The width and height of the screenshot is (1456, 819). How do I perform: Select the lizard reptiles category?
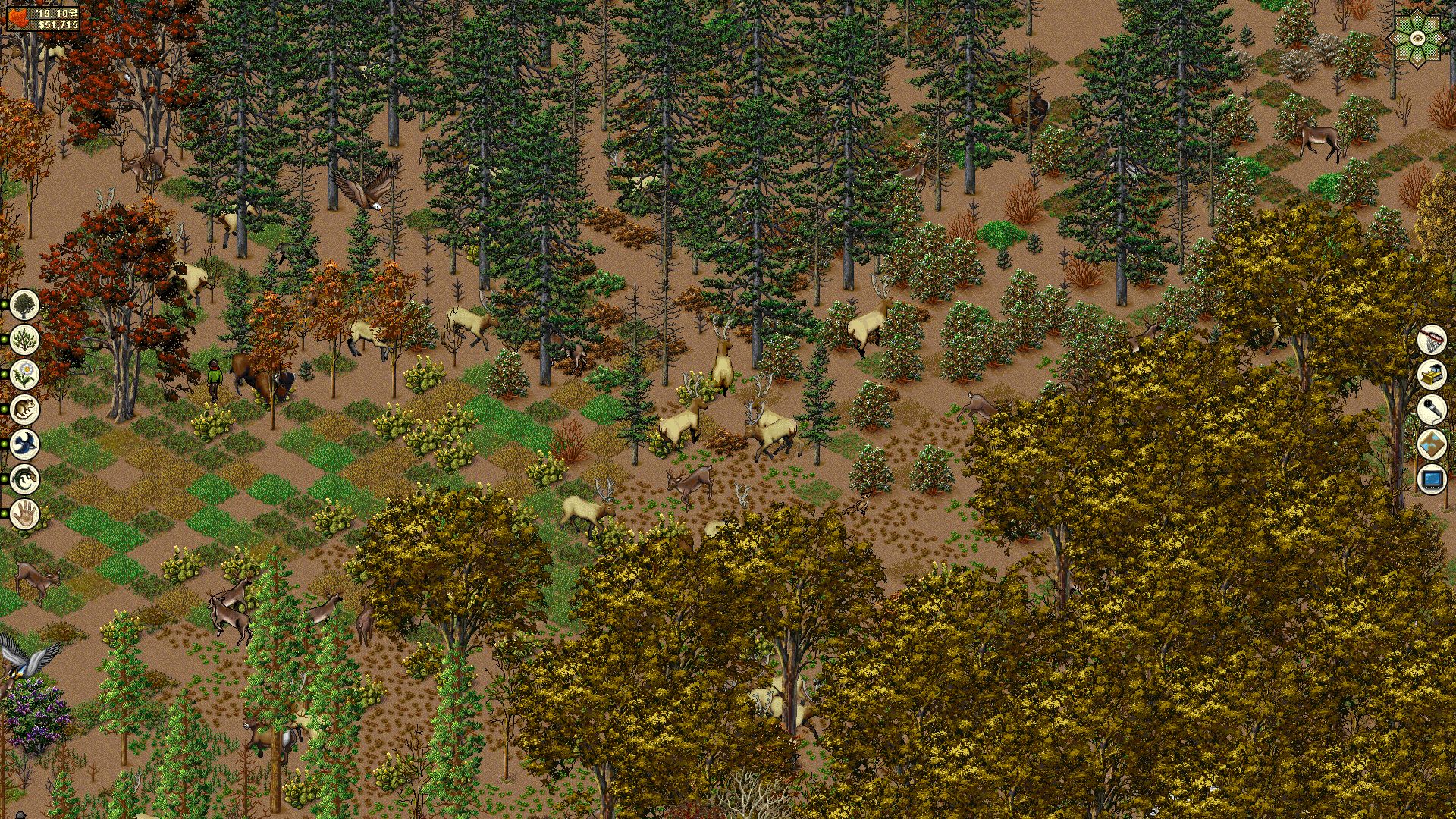[x=25, y=479]
